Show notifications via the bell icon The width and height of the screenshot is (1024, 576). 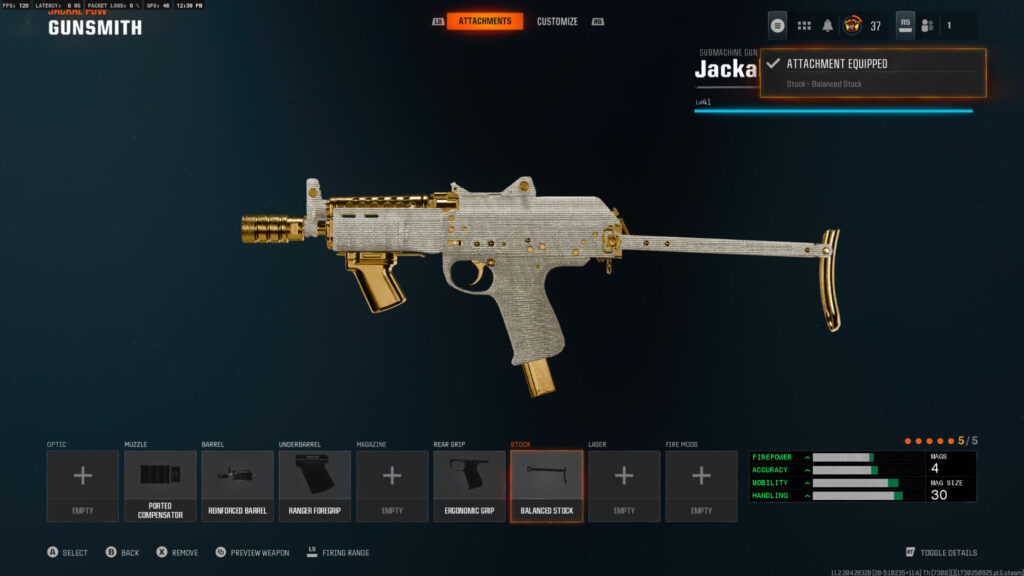coord(828,25)
